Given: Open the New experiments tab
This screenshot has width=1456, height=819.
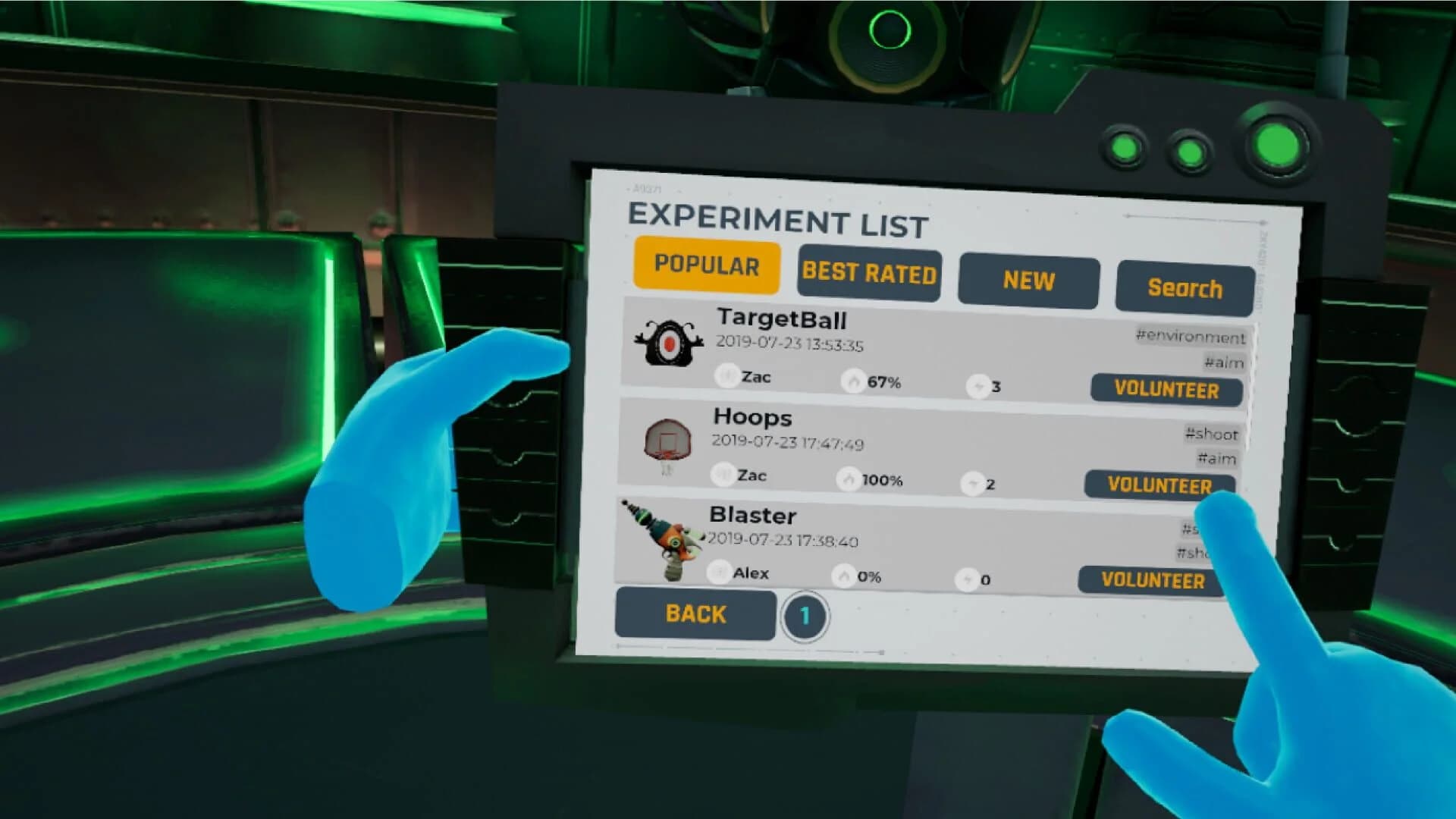Looking at the screenshot, I should [1028, 280].
